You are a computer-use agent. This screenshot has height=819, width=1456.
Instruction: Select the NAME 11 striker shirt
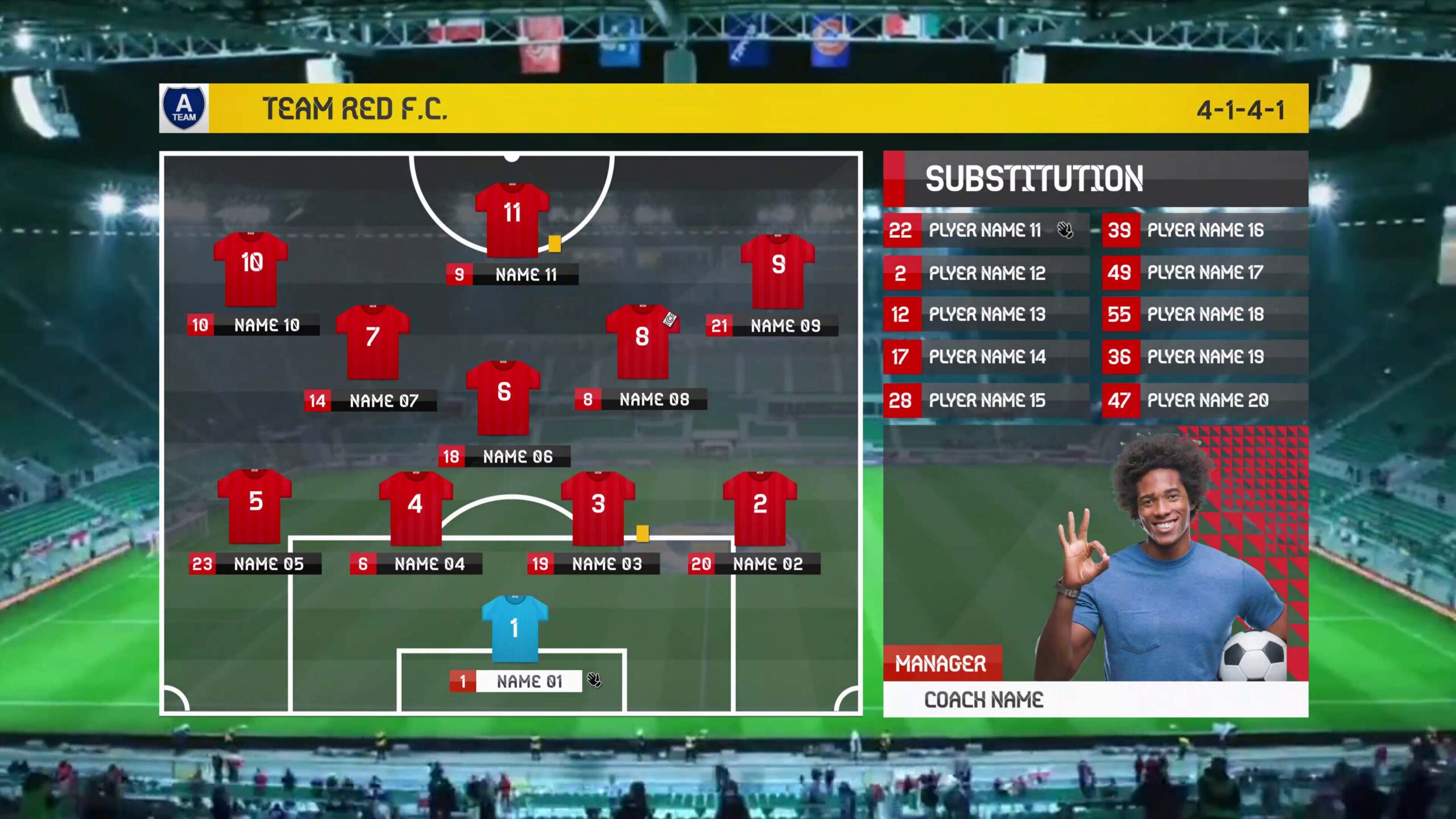(x=512, y=220)
